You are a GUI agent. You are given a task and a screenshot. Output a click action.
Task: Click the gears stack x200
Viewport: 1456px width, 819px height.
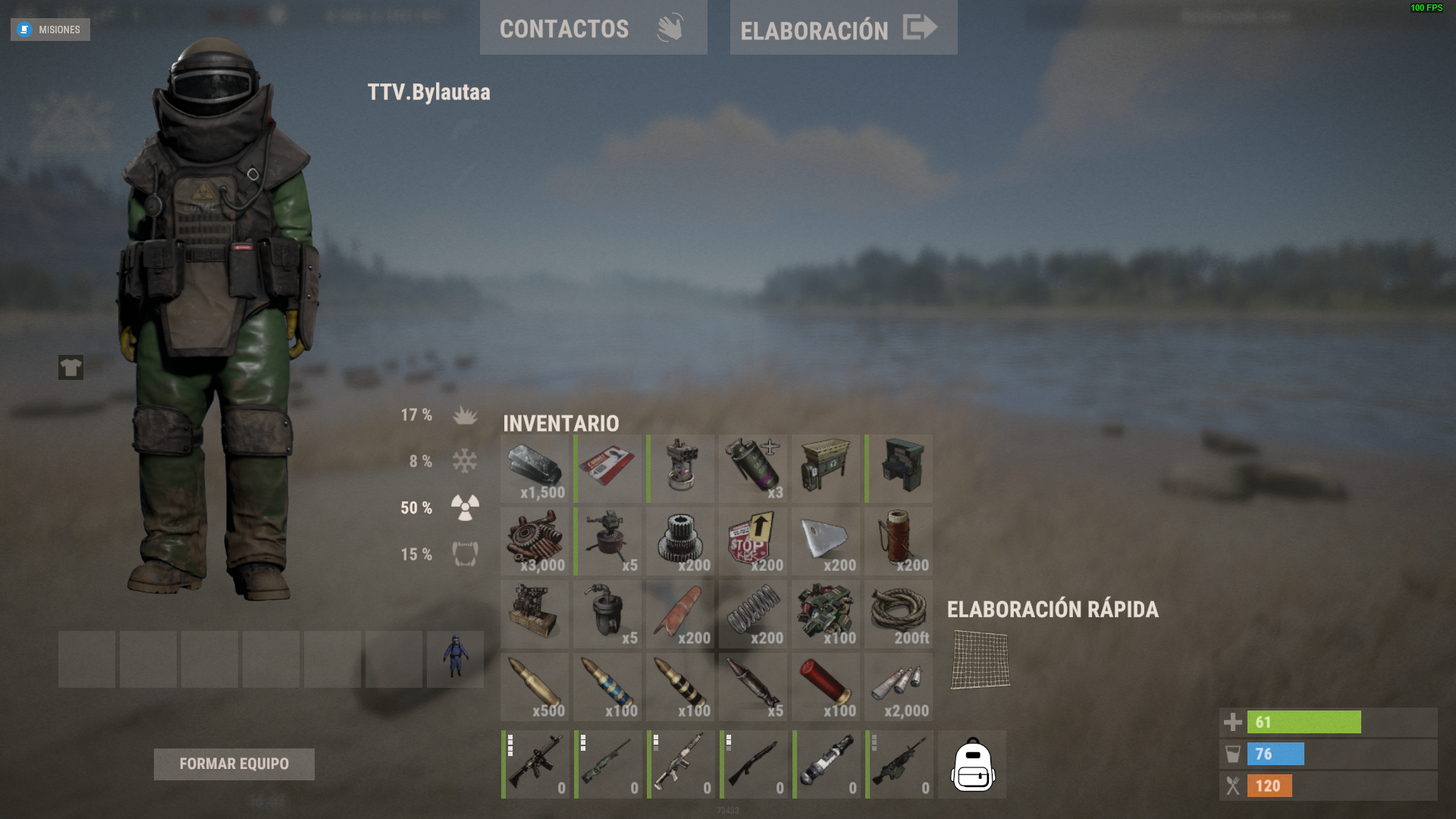(x=680, y=541)
